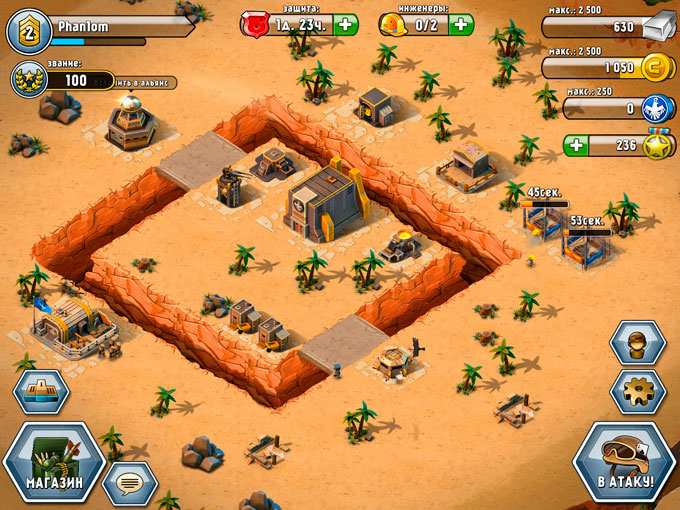Open the chat speech bubble
The image size is (680, 510).
(x=130, y=483)
